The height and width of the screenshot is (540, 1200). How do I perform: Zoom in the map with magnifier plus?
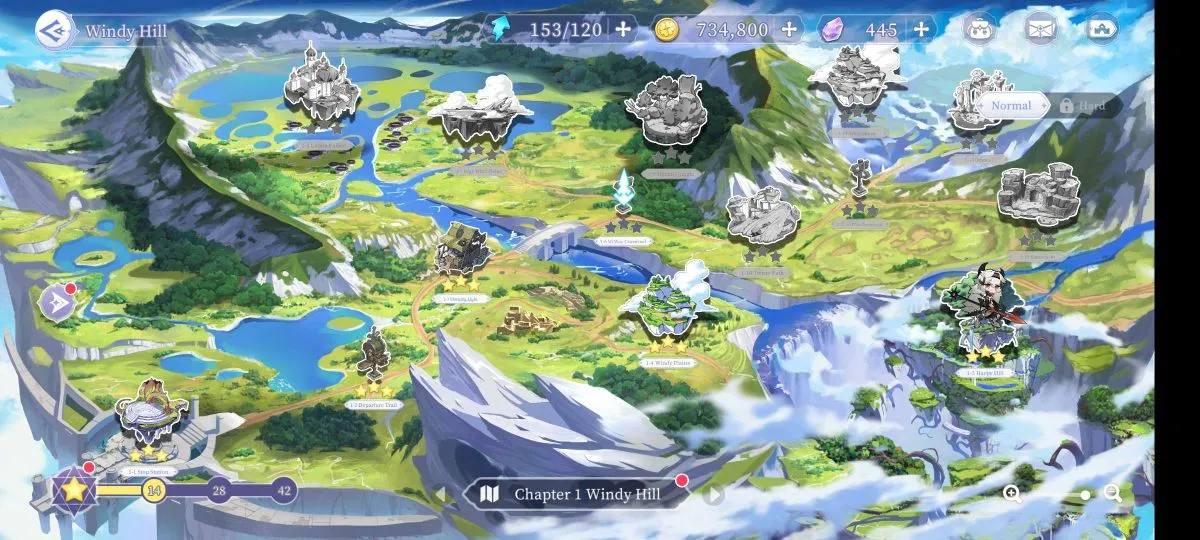tap(1012, 493)
